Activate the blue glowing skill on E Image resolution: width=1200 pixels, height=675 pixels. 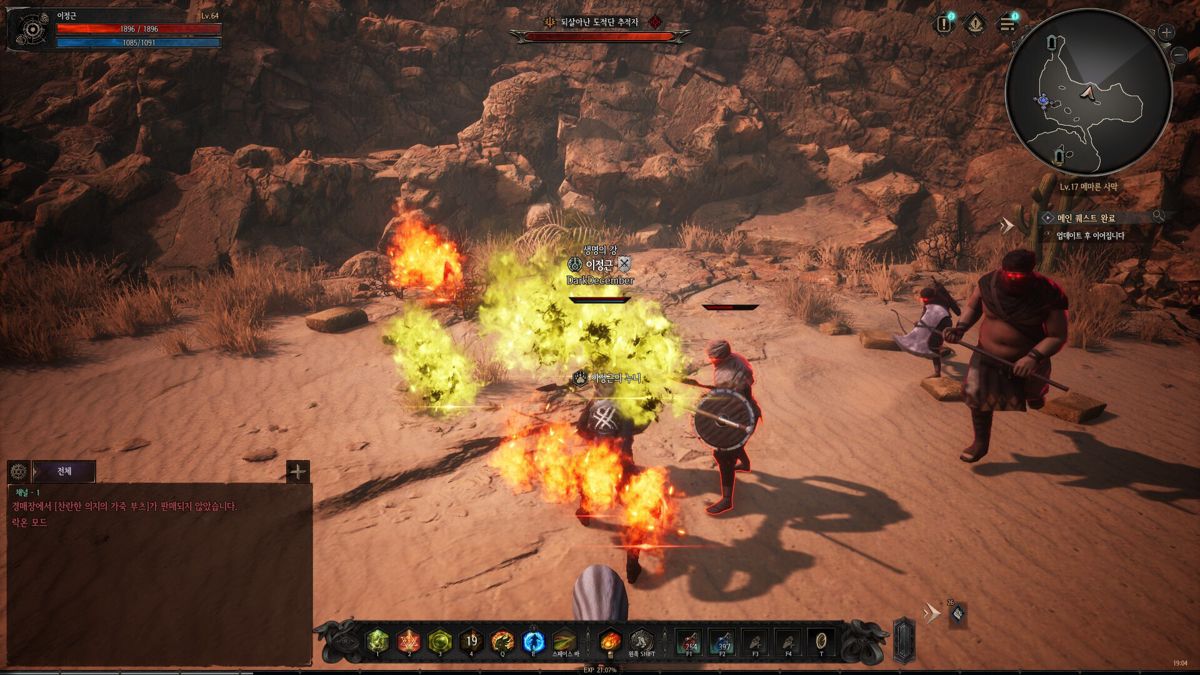534,641
